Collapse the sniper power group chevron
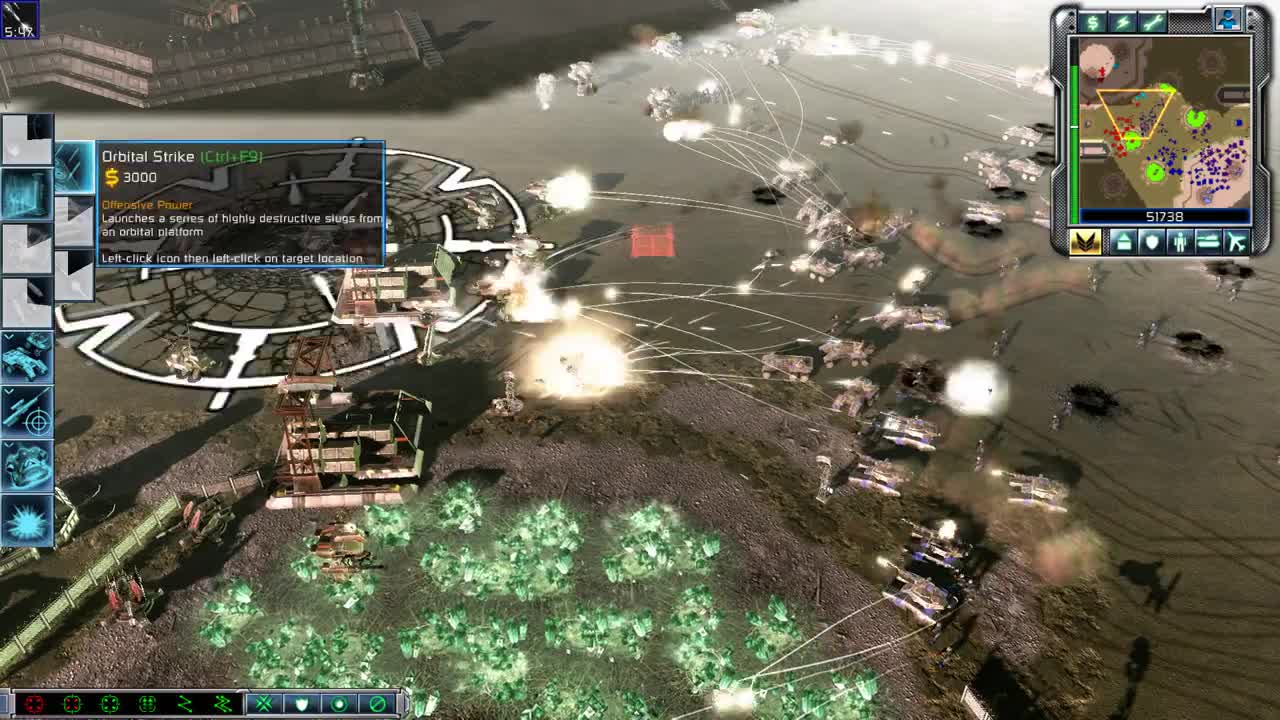1280x720 pixels. coord(9,391)
